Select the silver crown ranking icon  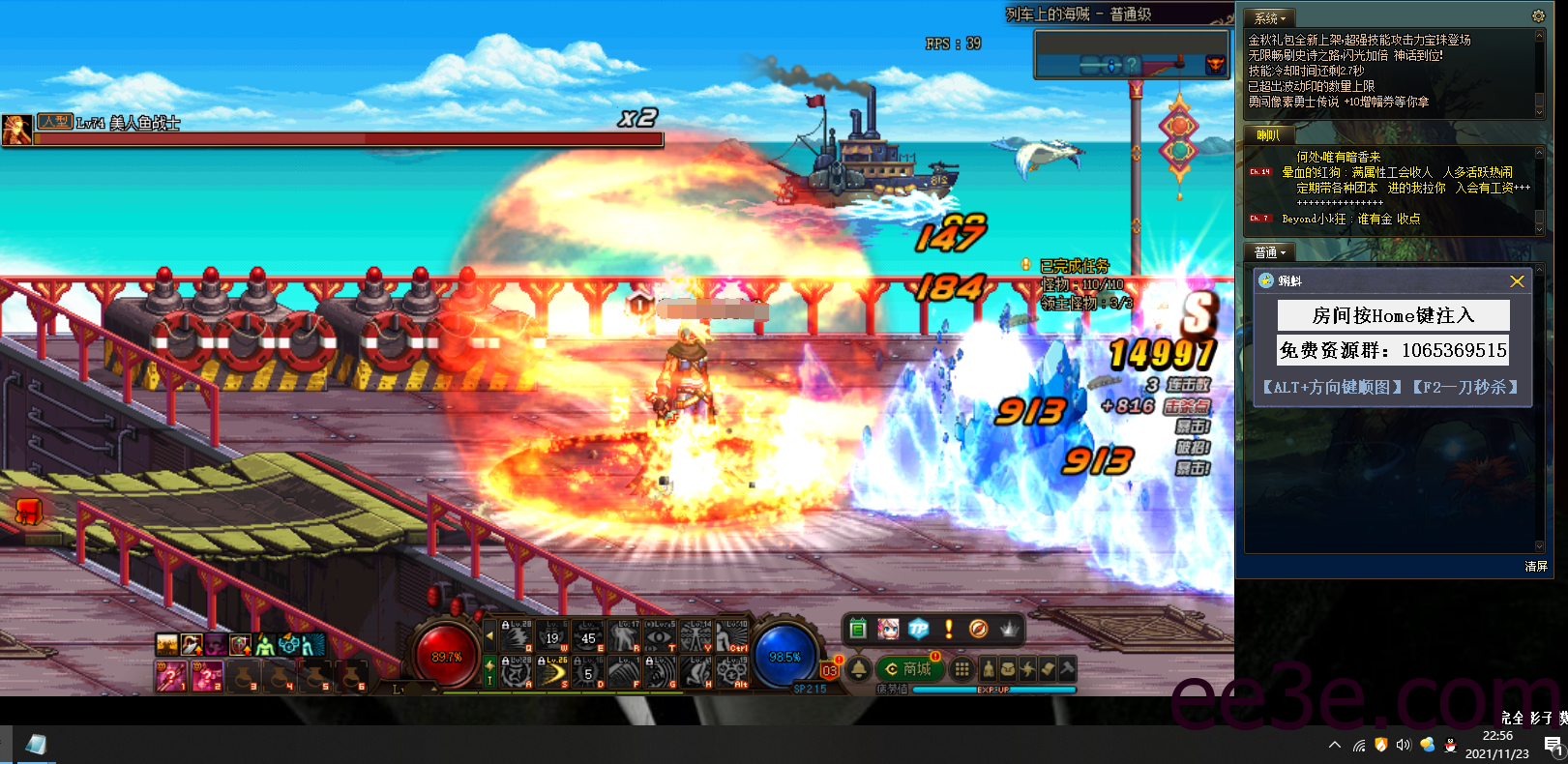1010,629
